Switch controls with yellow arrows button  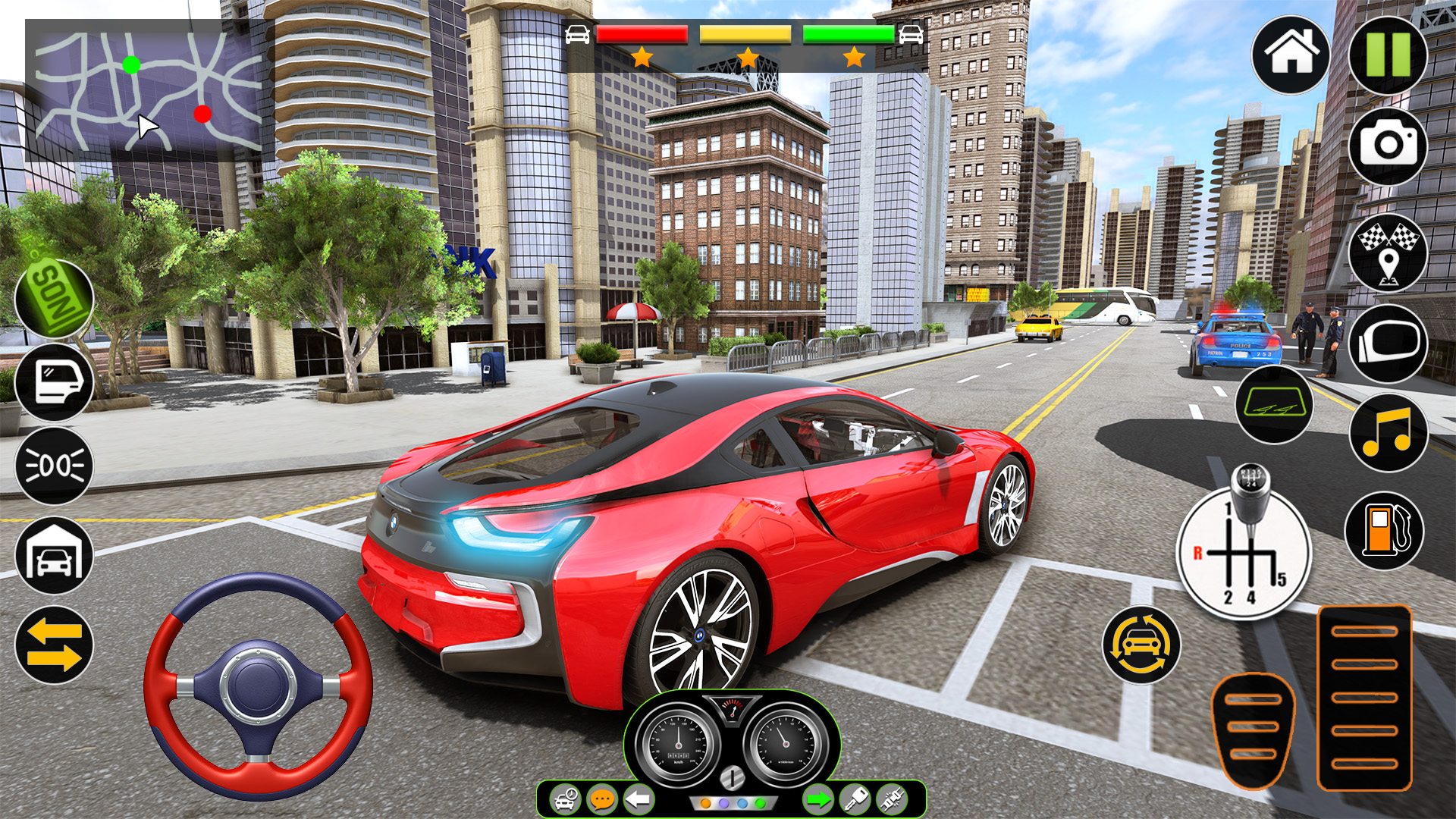pyautogui.click(x=54, y=645)
